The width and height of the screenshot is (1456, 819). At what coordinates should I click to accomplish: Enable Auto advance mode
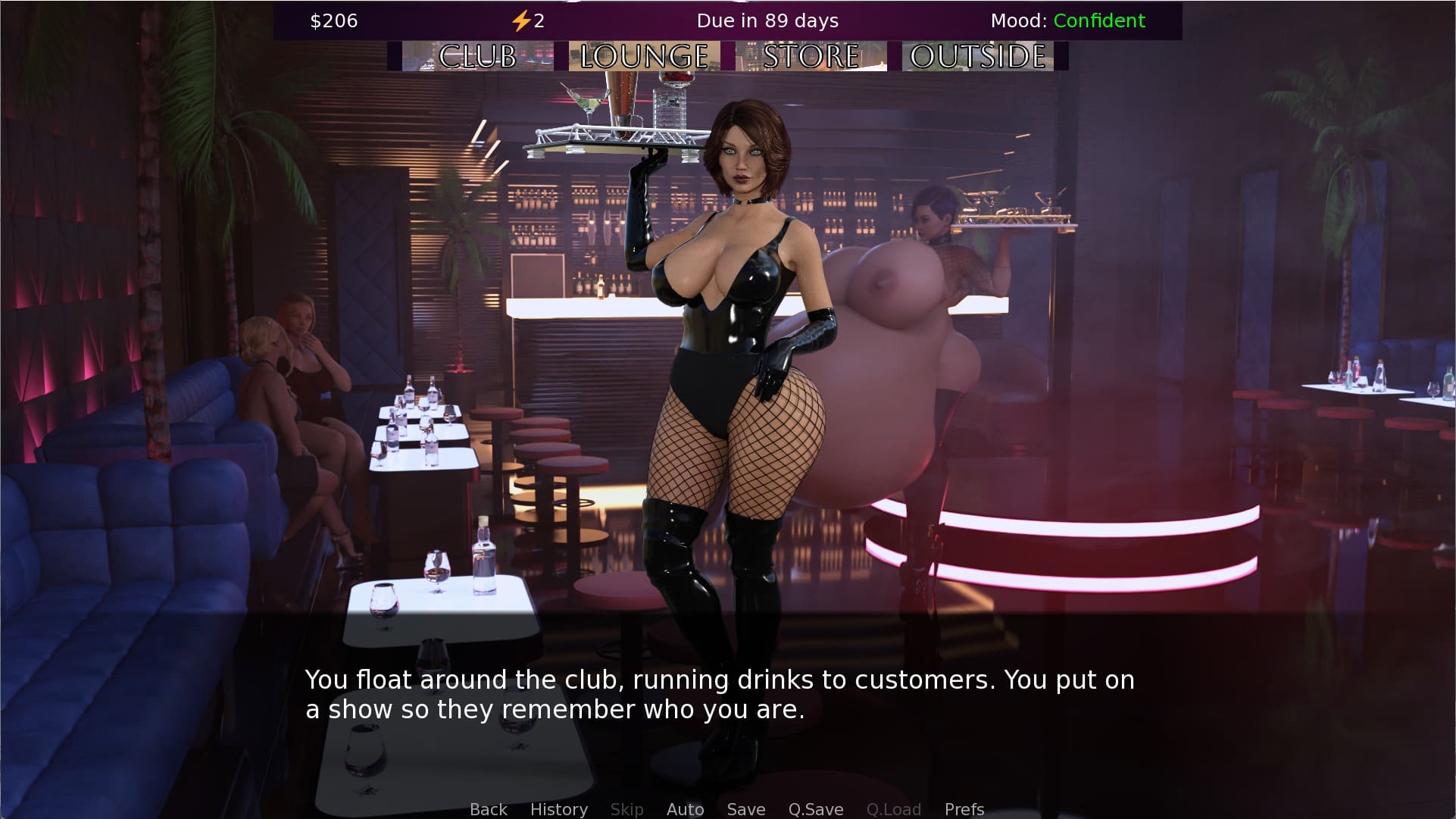[x=685, y=809]
